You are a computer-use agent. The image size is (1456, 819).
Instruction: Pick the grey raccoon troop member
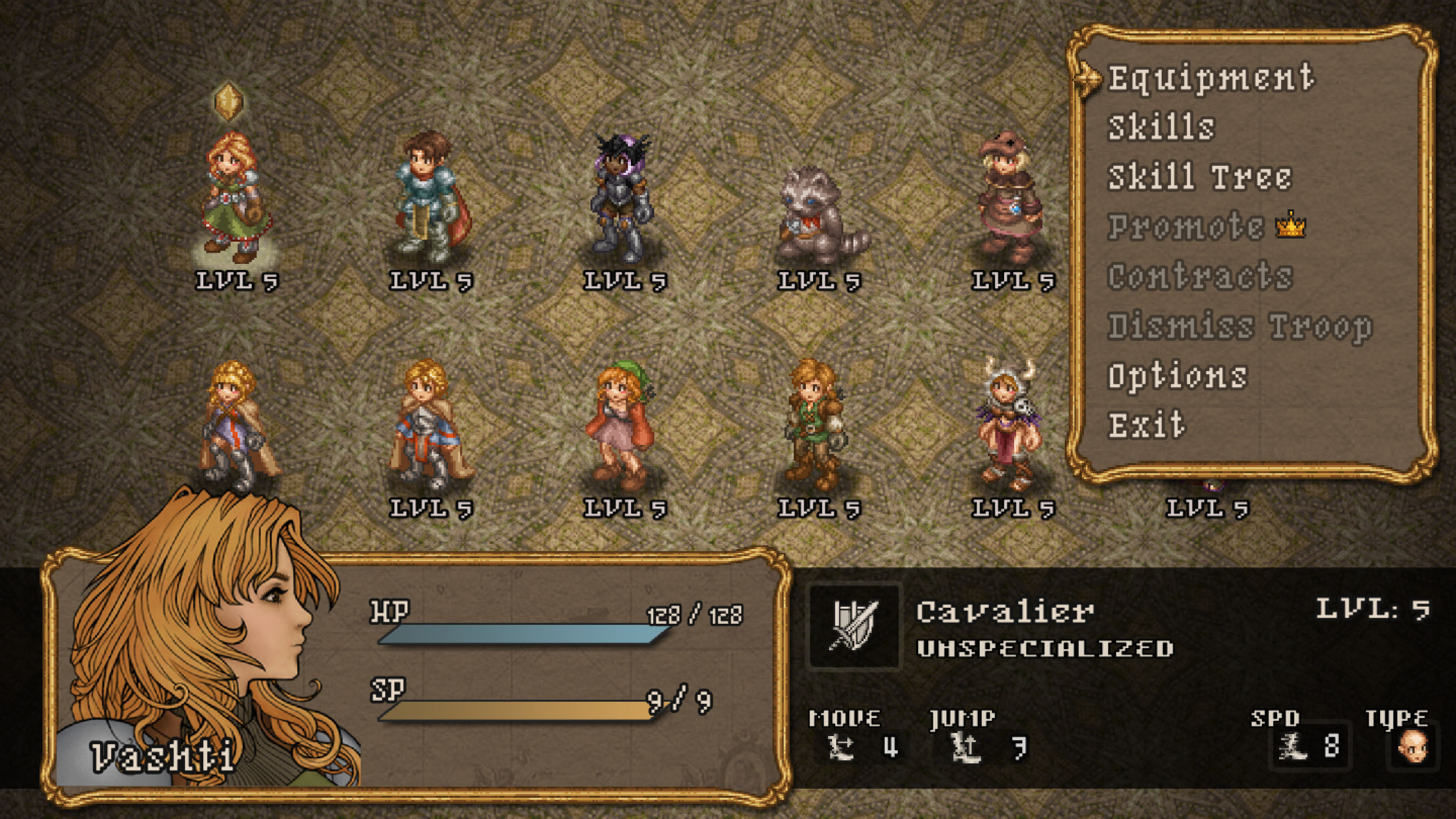click(818, 216)
